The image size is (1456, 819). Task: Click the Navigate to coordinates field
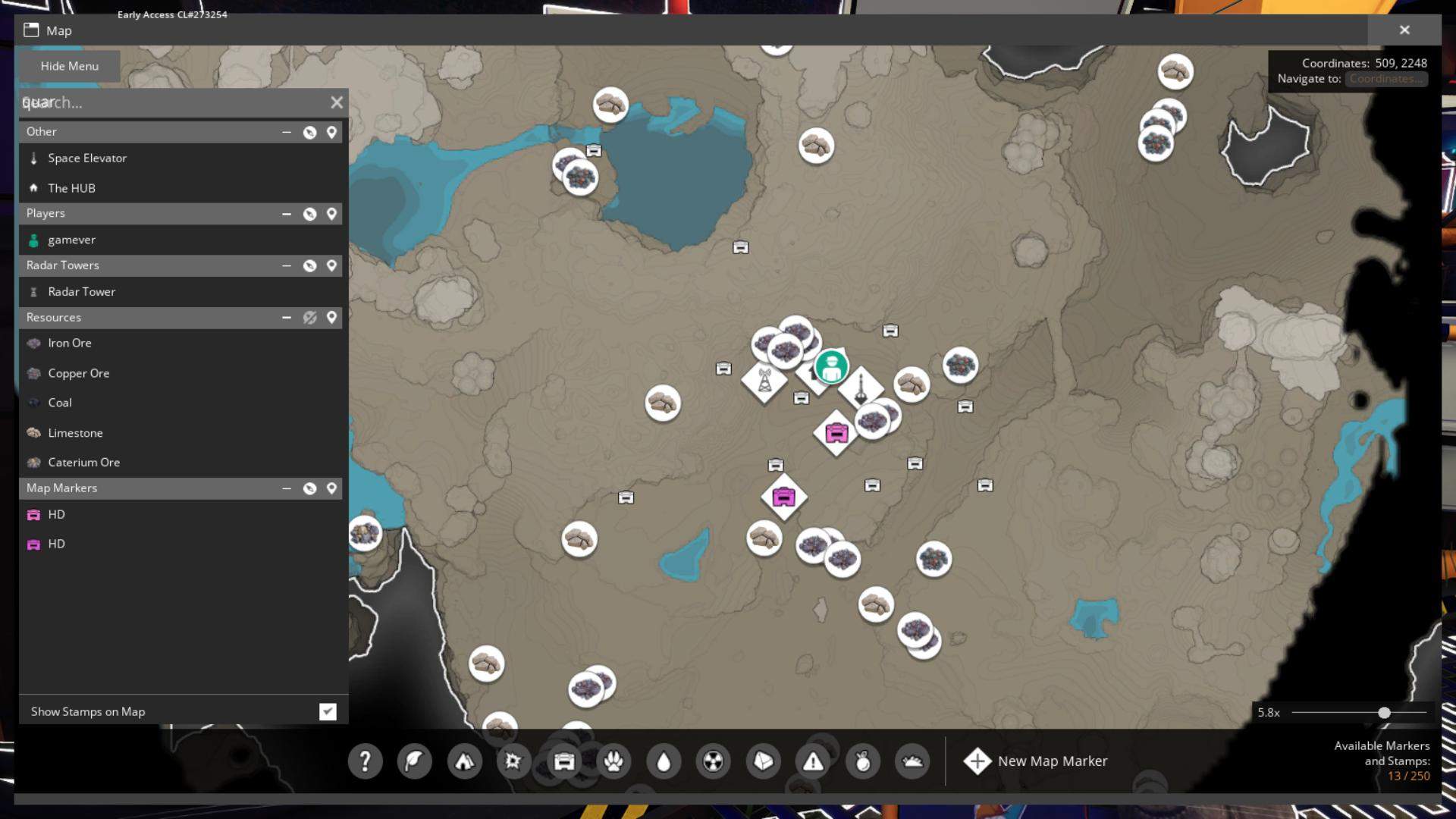pos(1385,79)
